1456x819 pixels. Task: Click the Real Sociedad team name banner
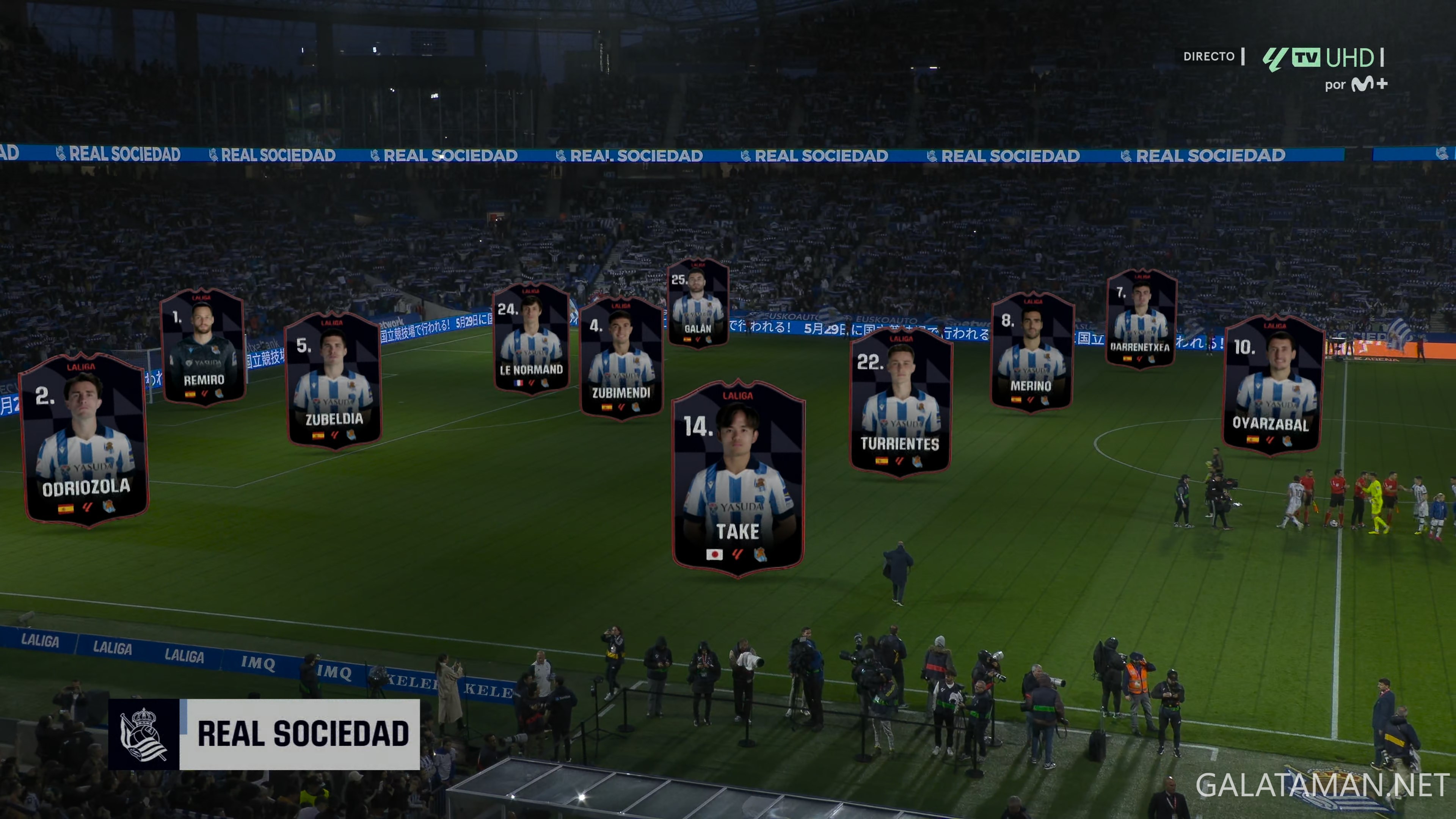click(301, 734)
